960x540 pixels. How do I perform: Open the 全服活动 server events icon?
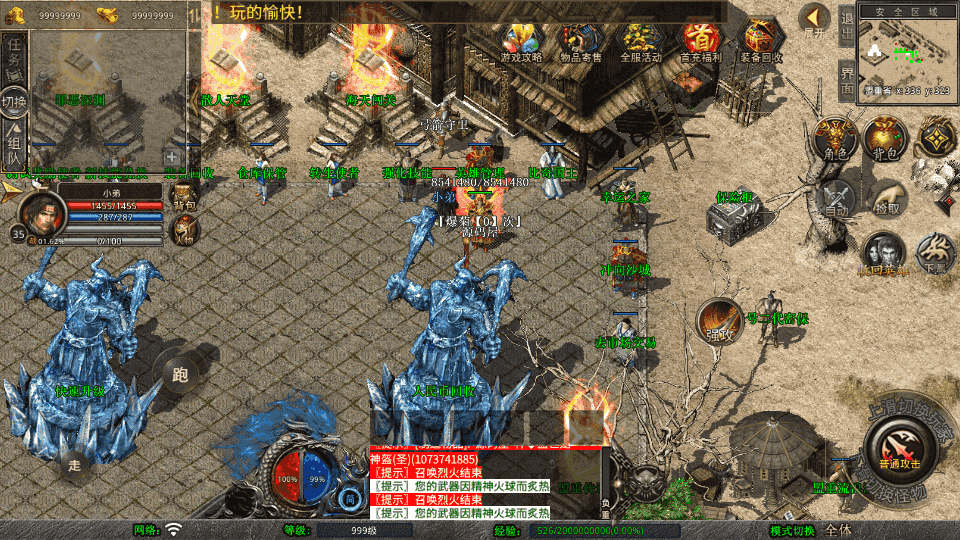click(x=641, y=40)
